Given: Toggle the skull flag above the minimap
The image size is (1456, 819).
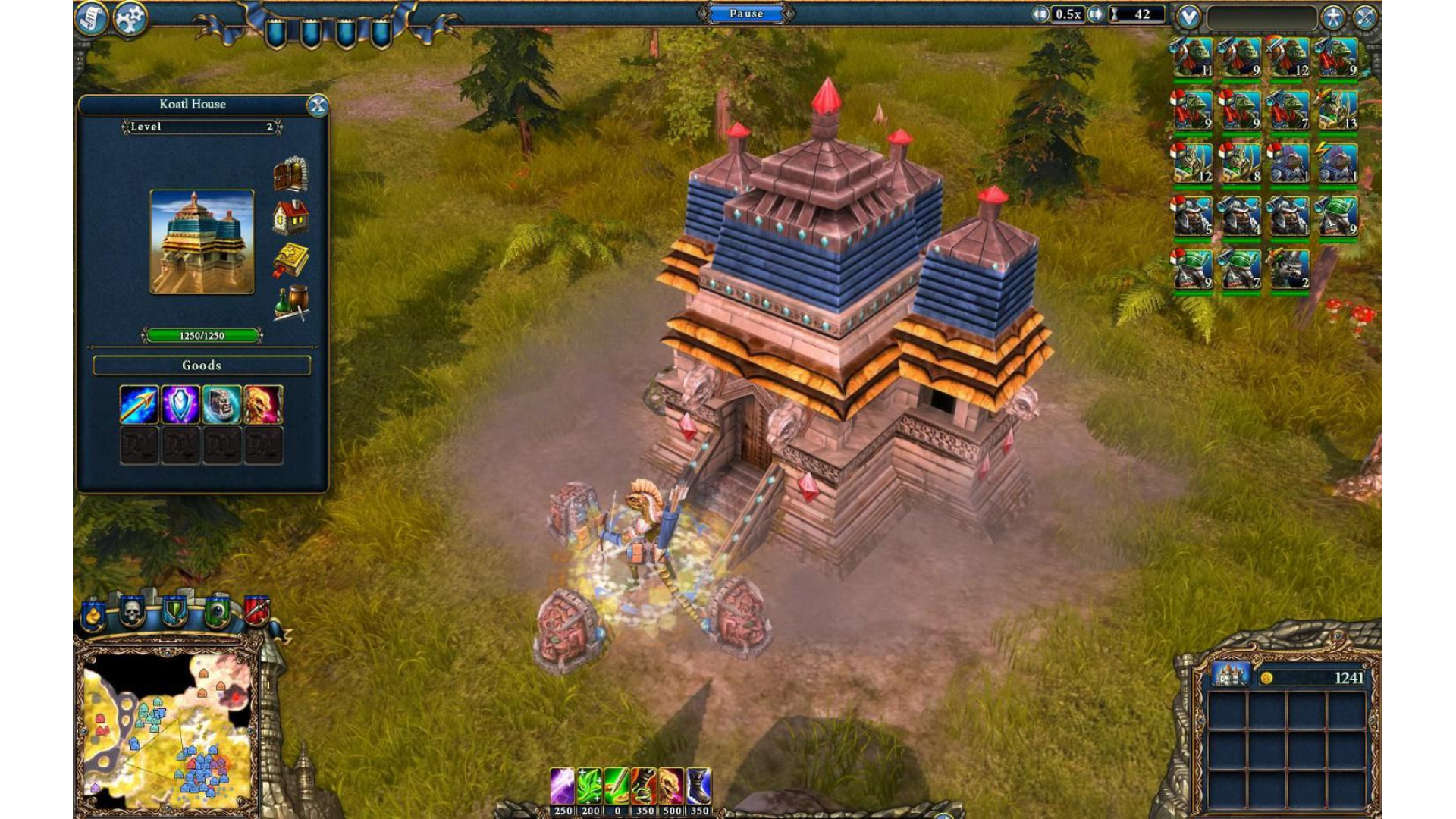Looking at the screenshot, I should (x=133, y=611).
